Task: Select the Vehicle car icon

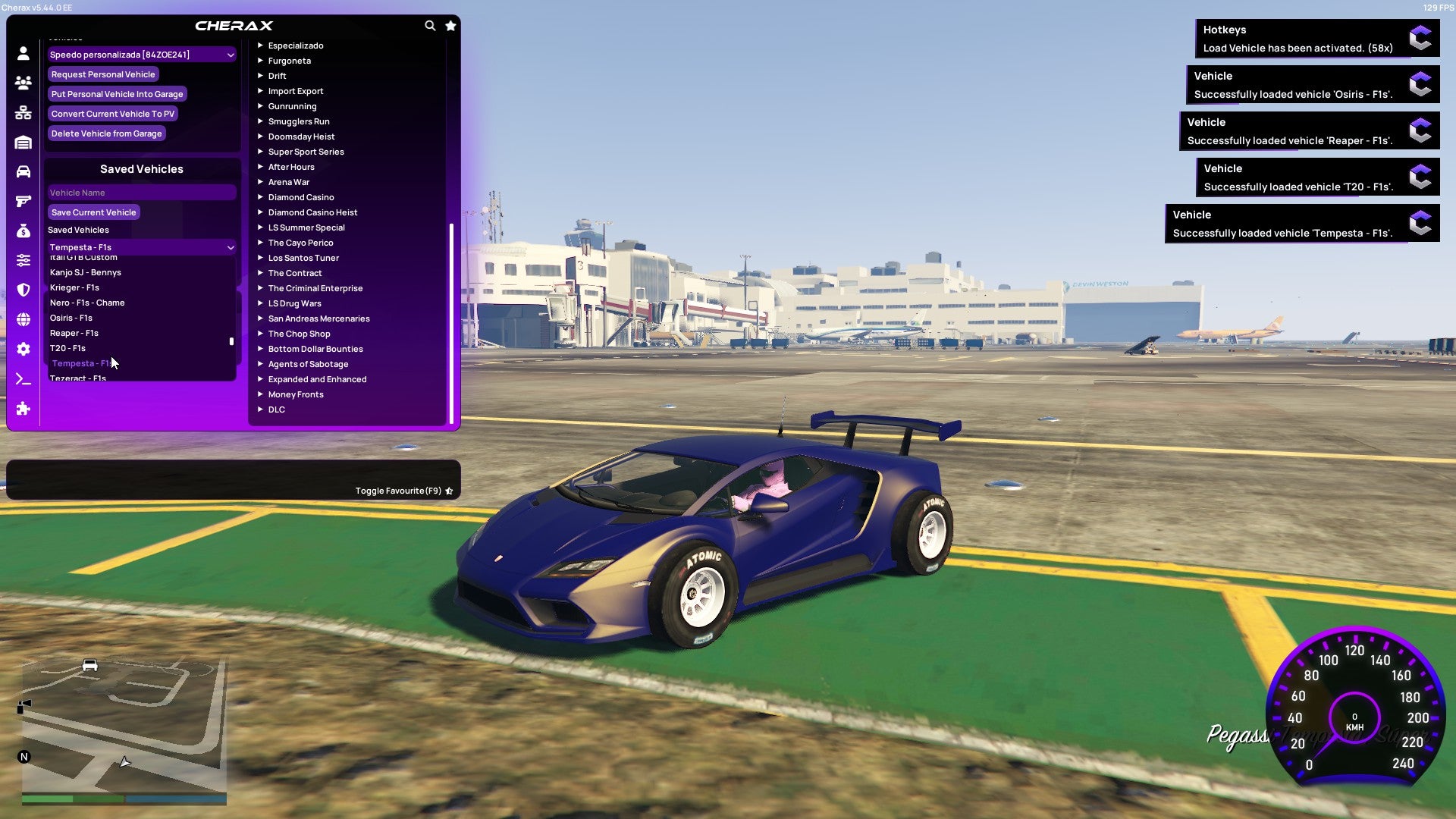Action: [x=23, y=170]
